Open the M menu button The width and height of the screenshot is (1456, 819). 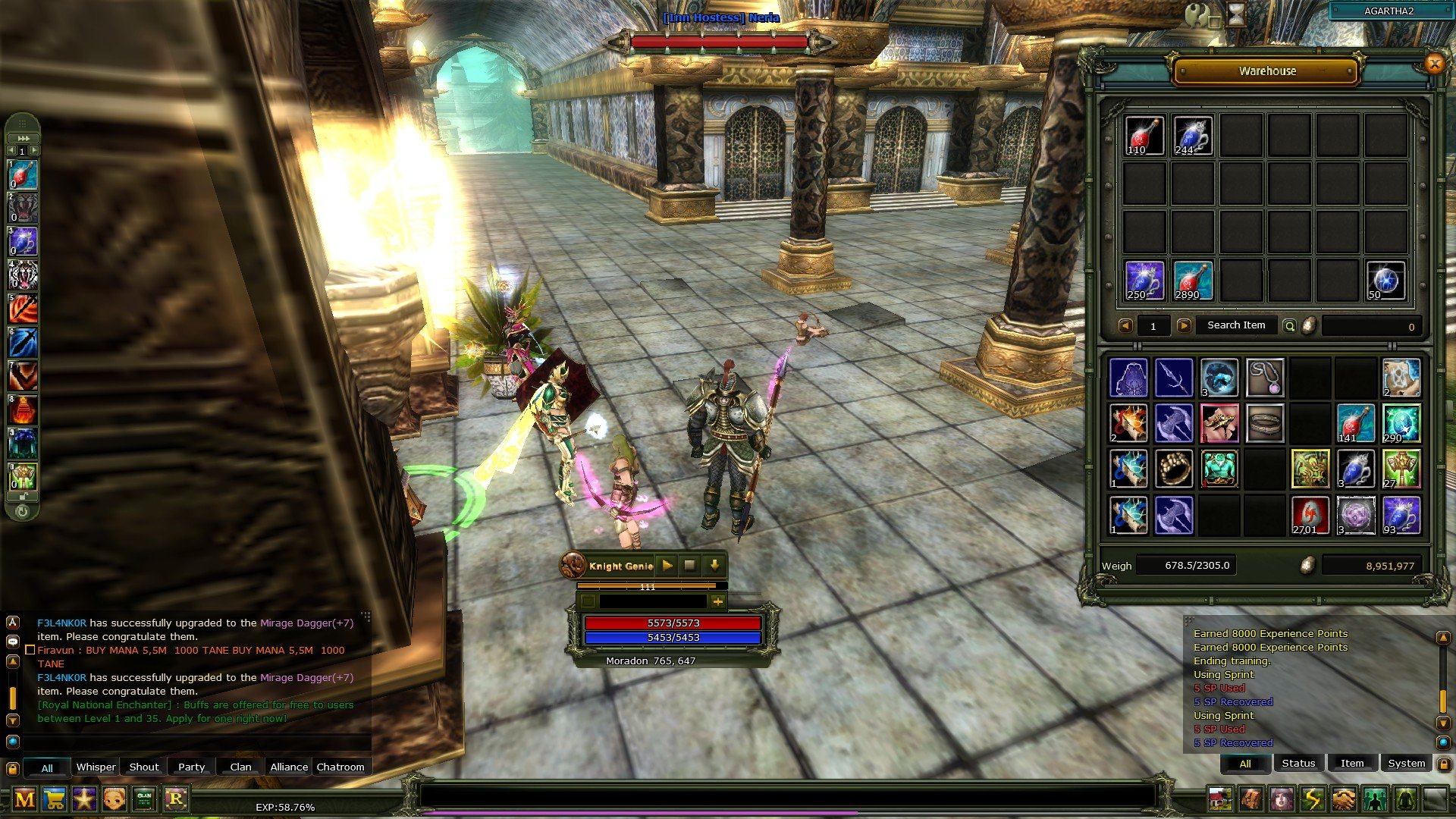pyautogui.click(x=24, y=799)
